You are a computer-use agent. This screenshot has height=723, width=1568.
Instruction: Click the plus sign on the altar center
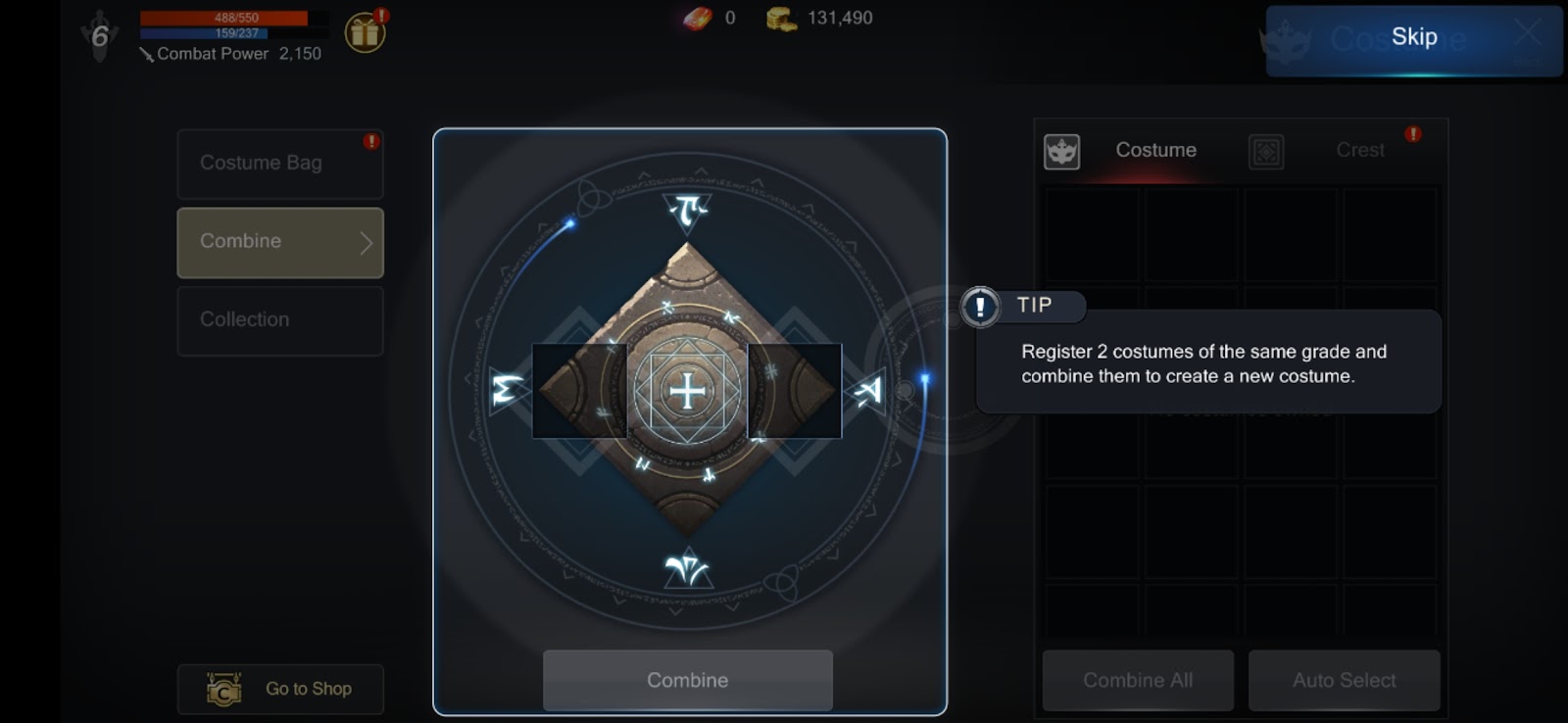(687, 391)
